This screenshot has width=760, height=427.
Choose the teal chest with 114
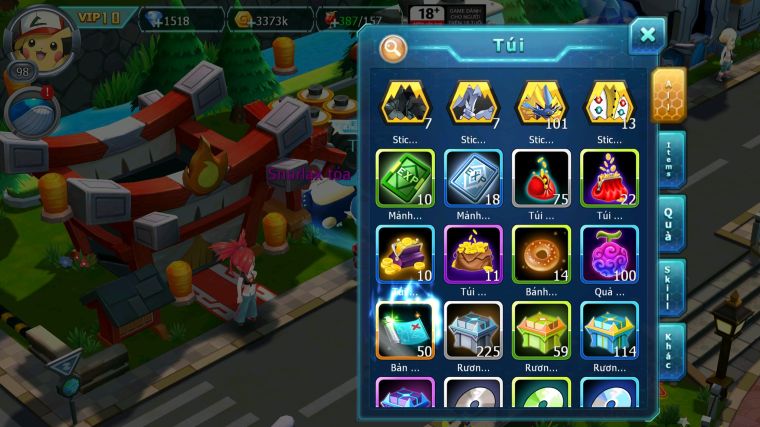coord(608,330)
